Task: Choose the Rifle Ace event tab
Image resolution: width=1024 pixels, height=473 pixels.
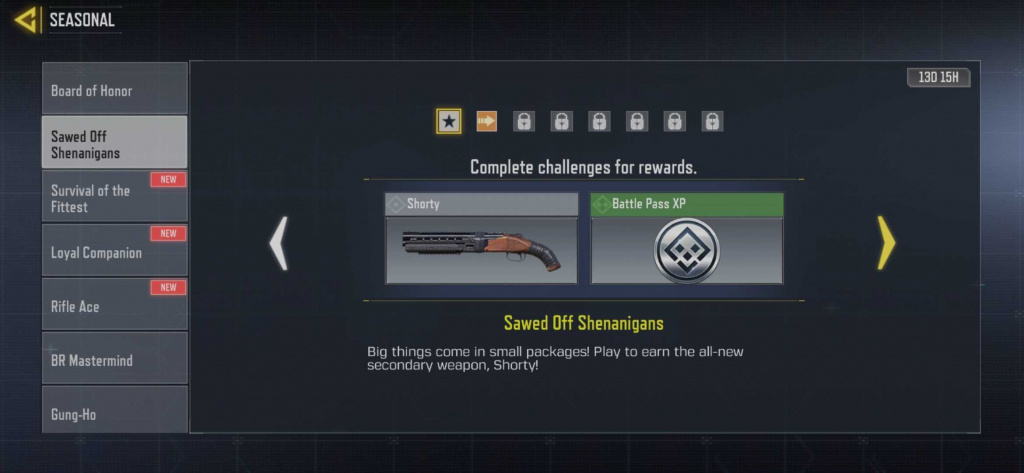Action: click(x=114, y=306)
